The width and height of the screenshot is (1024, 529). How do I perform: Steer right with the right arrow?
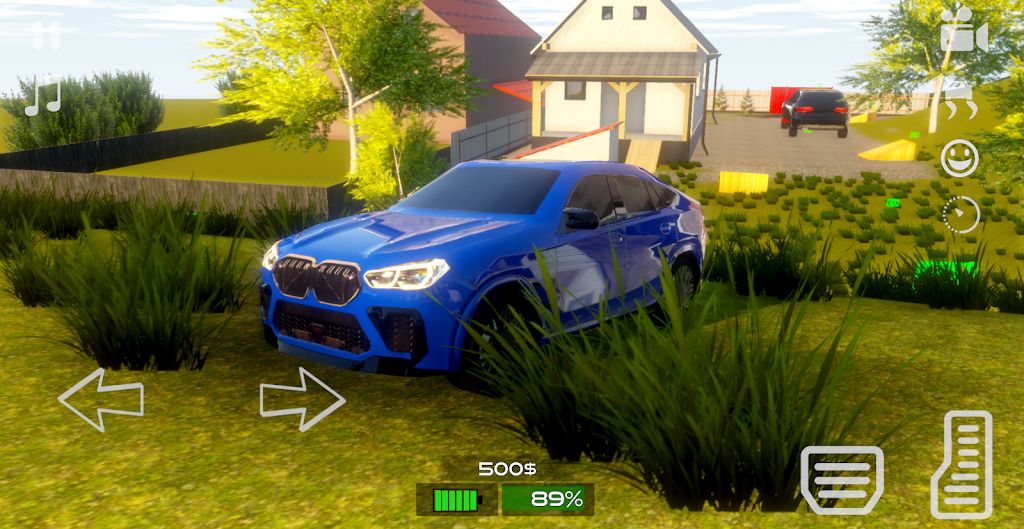click(302, 399)
